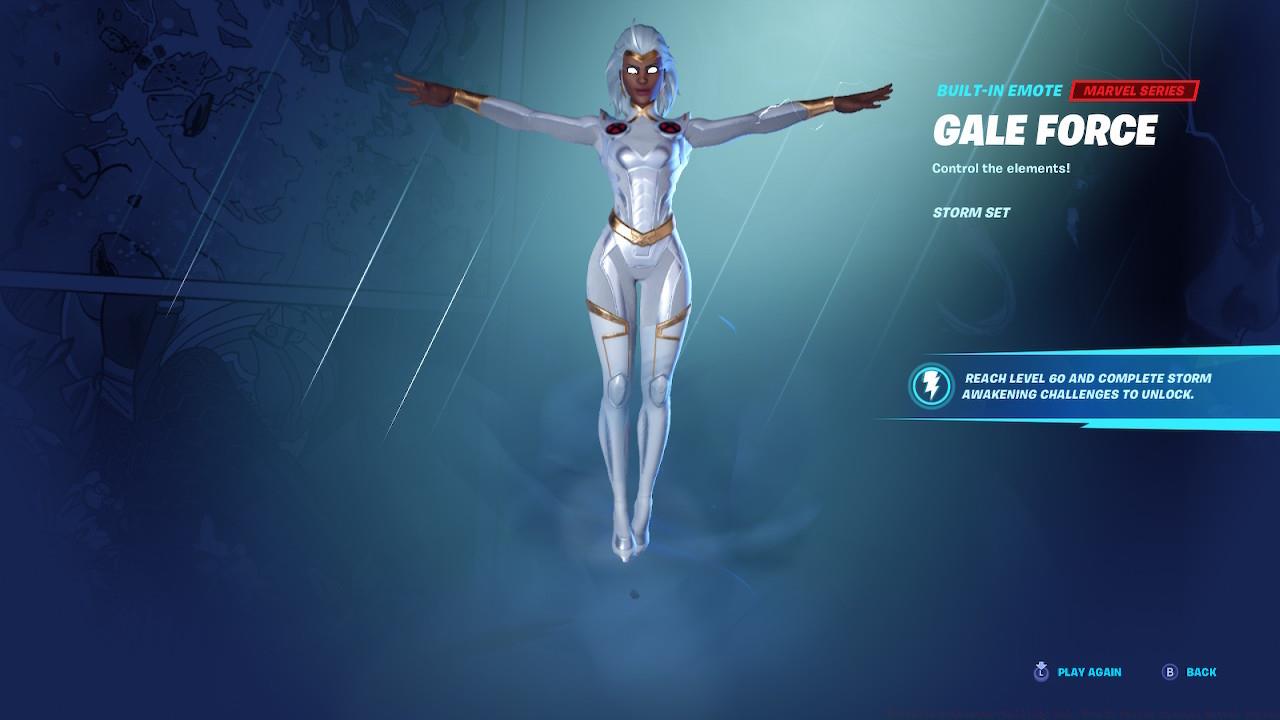Expand the Gale Force title section

[1046, 131]
